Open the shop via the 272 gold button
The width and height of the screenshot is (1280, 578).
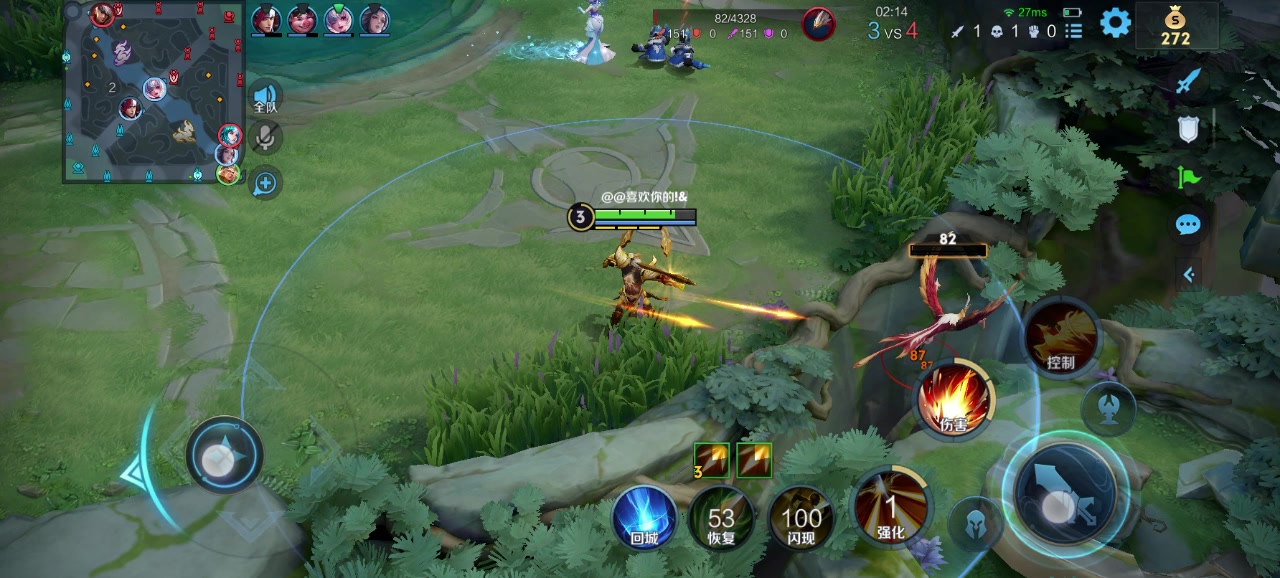pos(1176,26)
